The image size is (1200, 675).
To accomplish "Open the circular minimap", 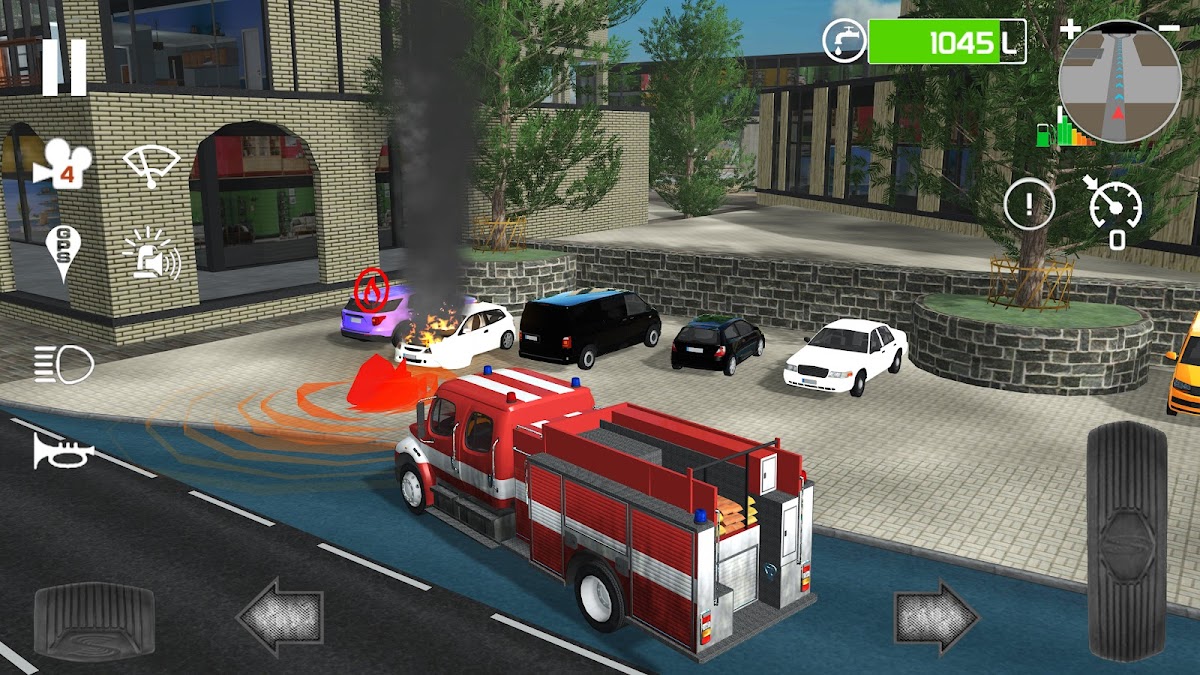I will tap(1120, 83).
